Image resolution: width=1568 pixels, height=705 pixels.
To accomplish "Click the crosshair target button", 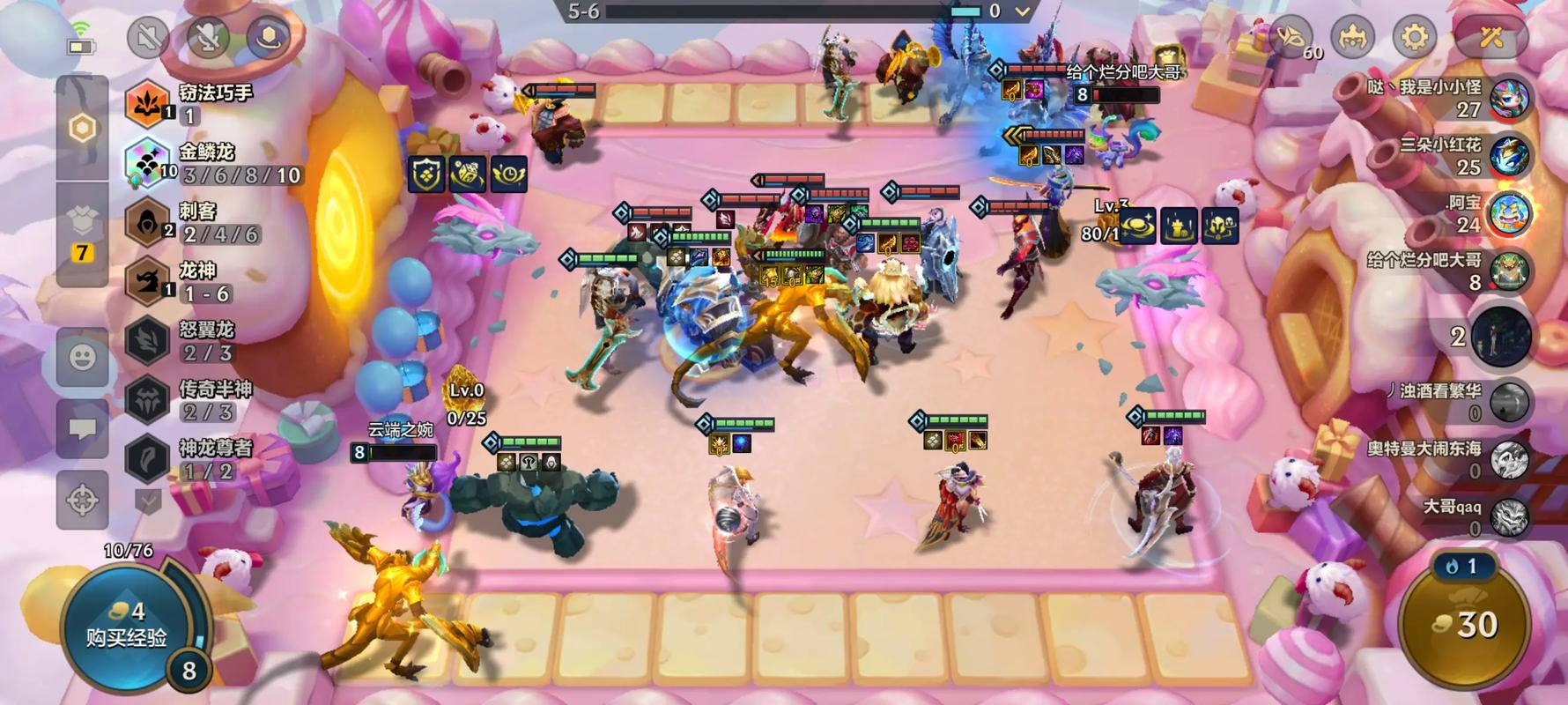I will click(x=82, y=500).
